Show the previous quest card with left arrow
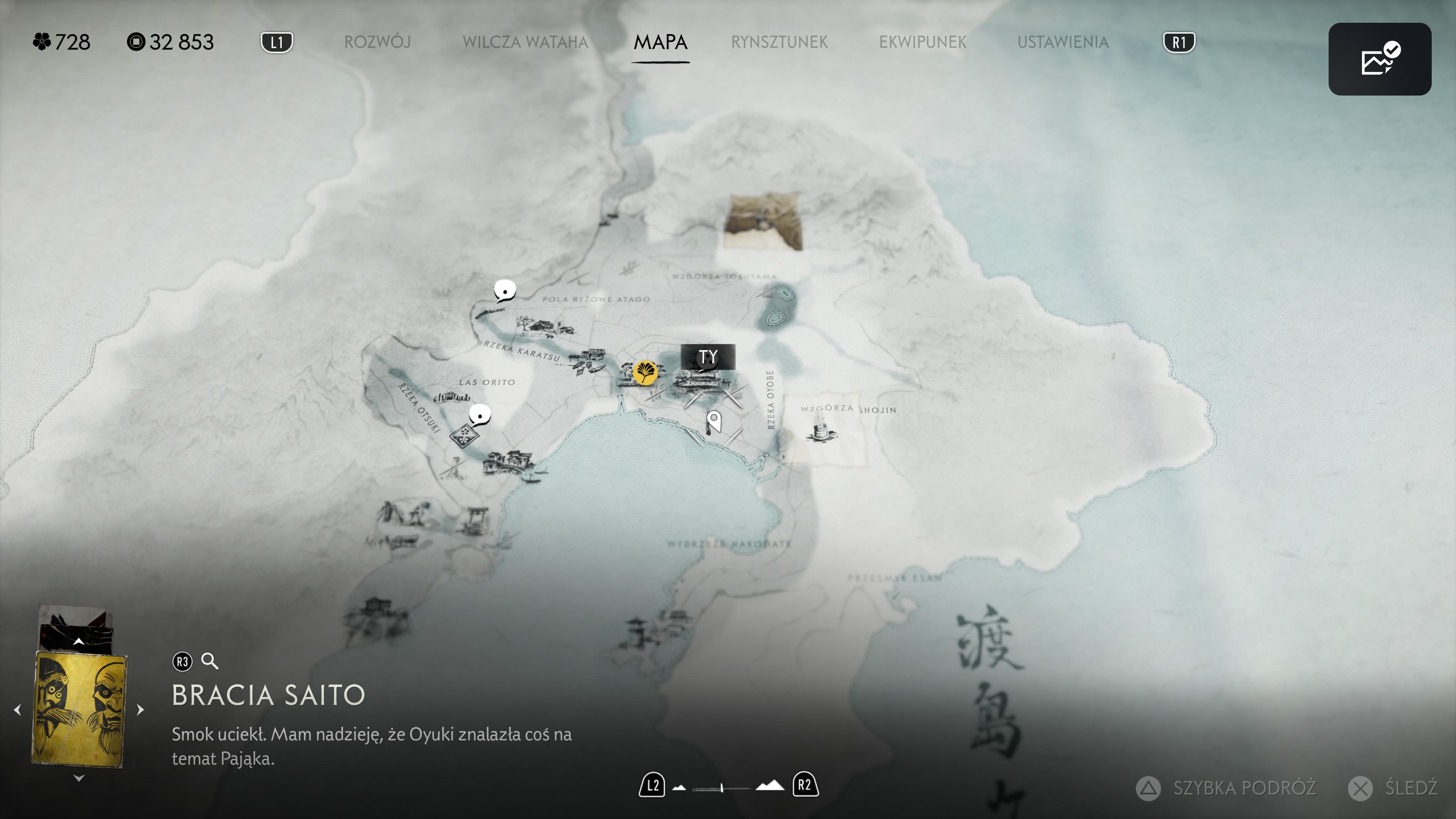 pos(17,710)
